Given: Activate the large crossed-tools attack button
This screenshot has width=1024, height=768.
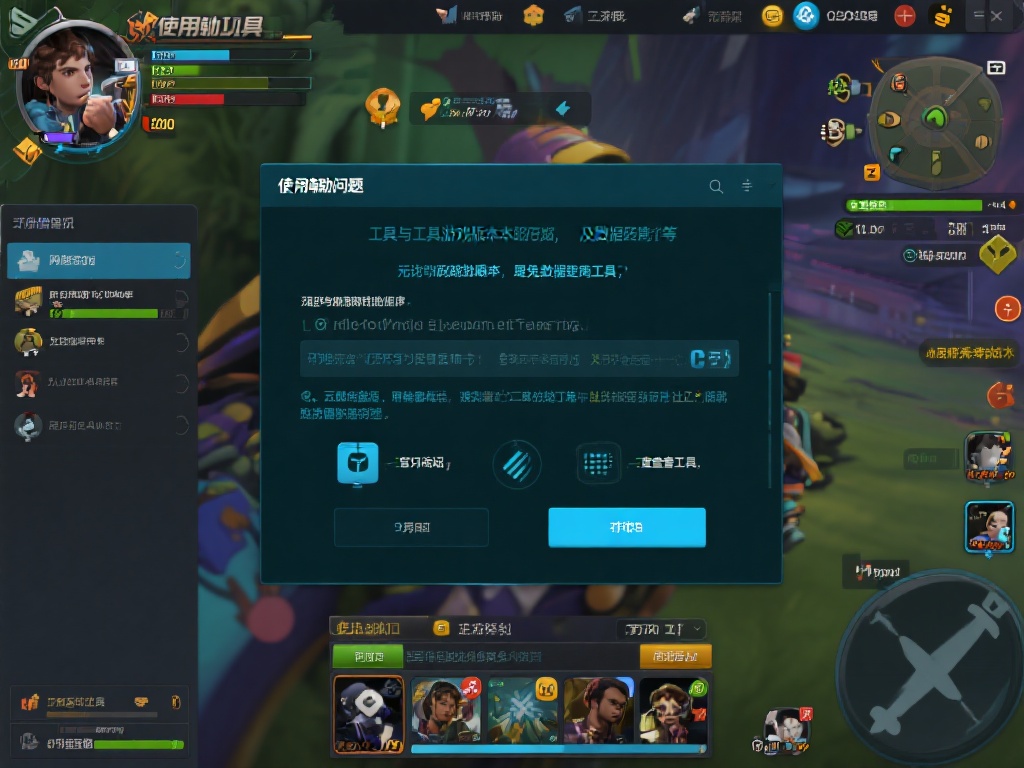Looking at the screenshot, I should (x=929, y=662).
